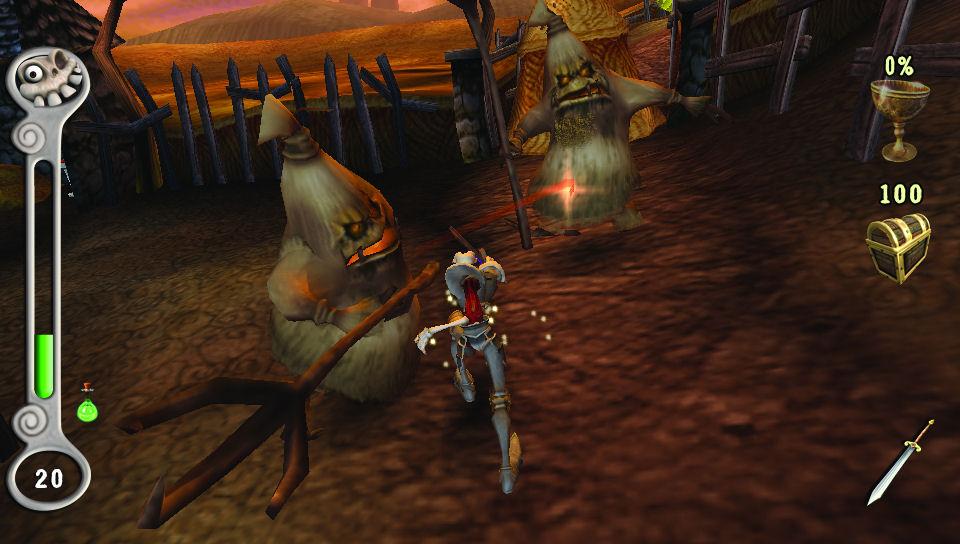Click the skull portrait icon

pos(48,77)
